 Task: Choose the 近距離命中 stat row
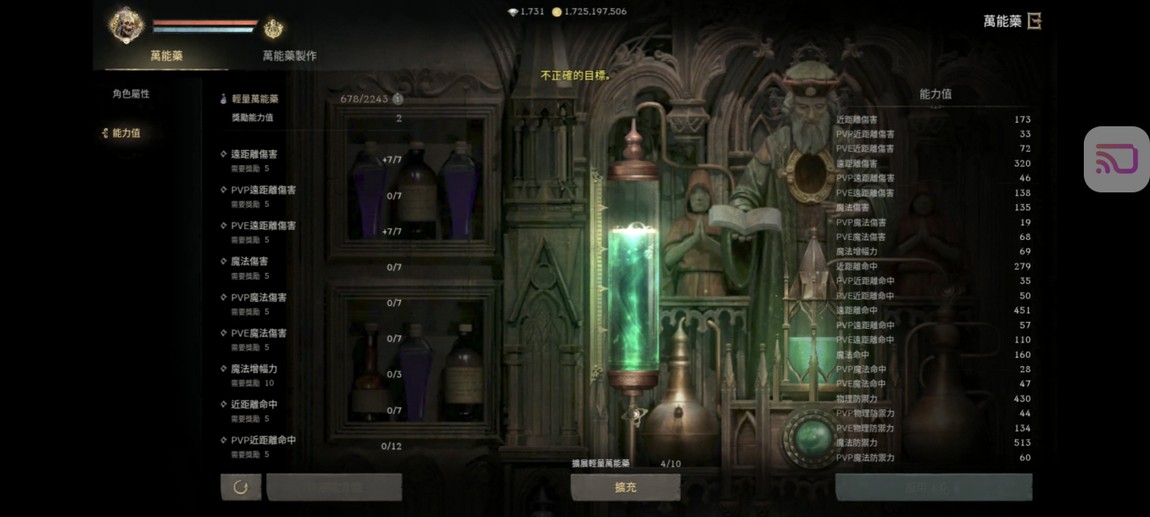(254, 405)
